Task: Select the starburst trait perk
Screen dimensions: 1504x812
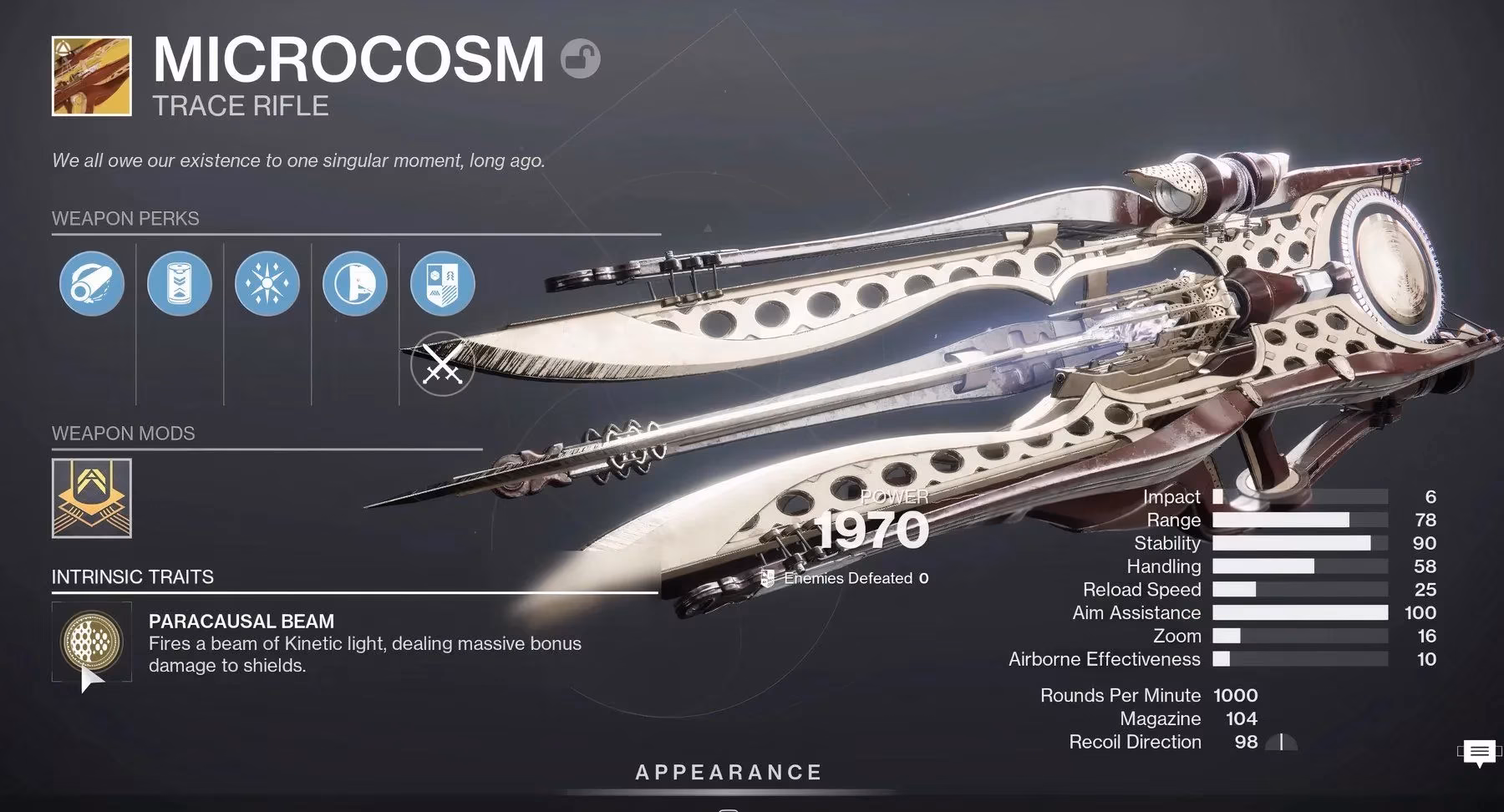Action: (266, 284)
